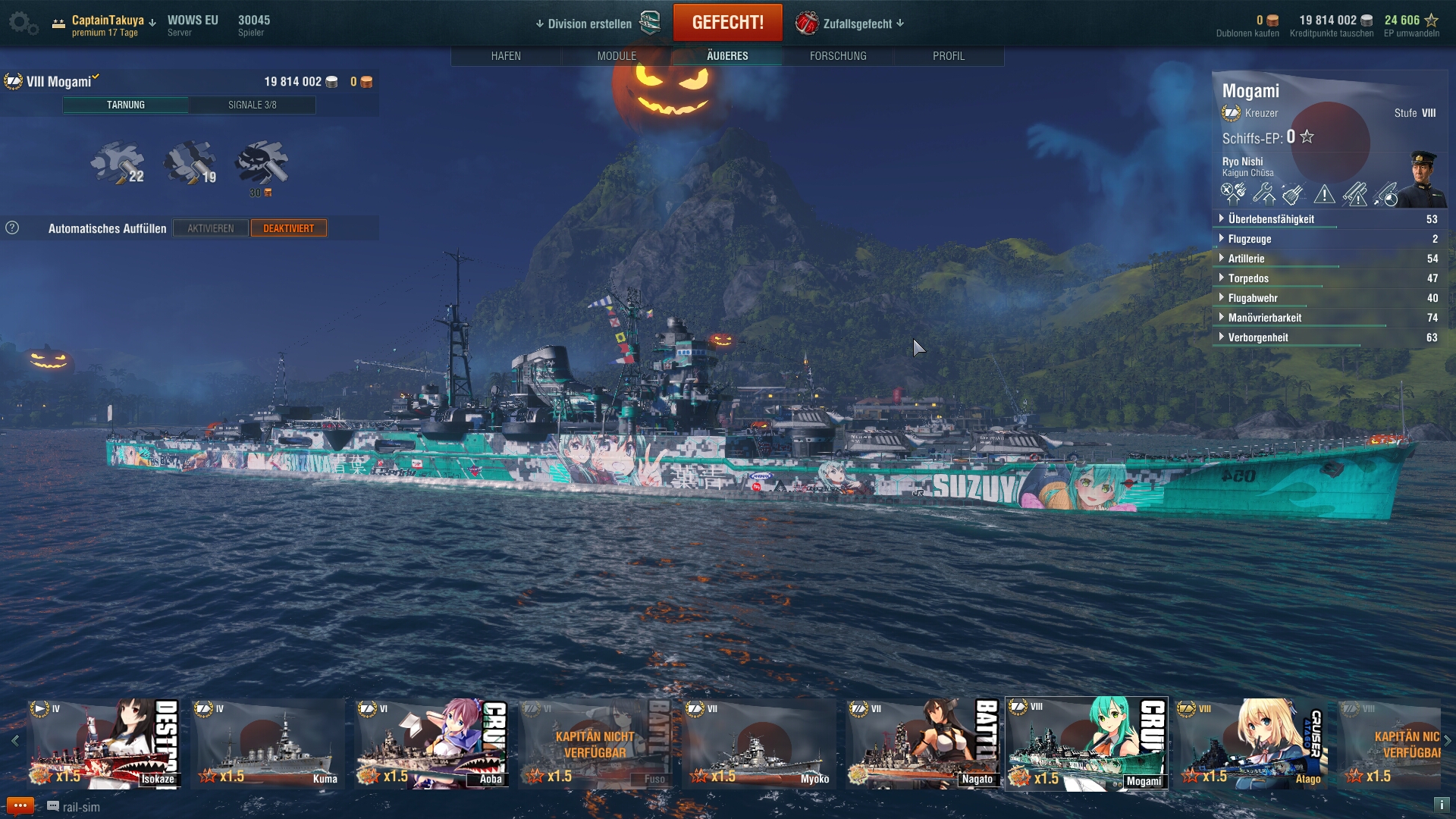Click the DEAKTIVIERT auto-refill button
The width and height of the screenshot is (1456, 819).
click(289, 228)
